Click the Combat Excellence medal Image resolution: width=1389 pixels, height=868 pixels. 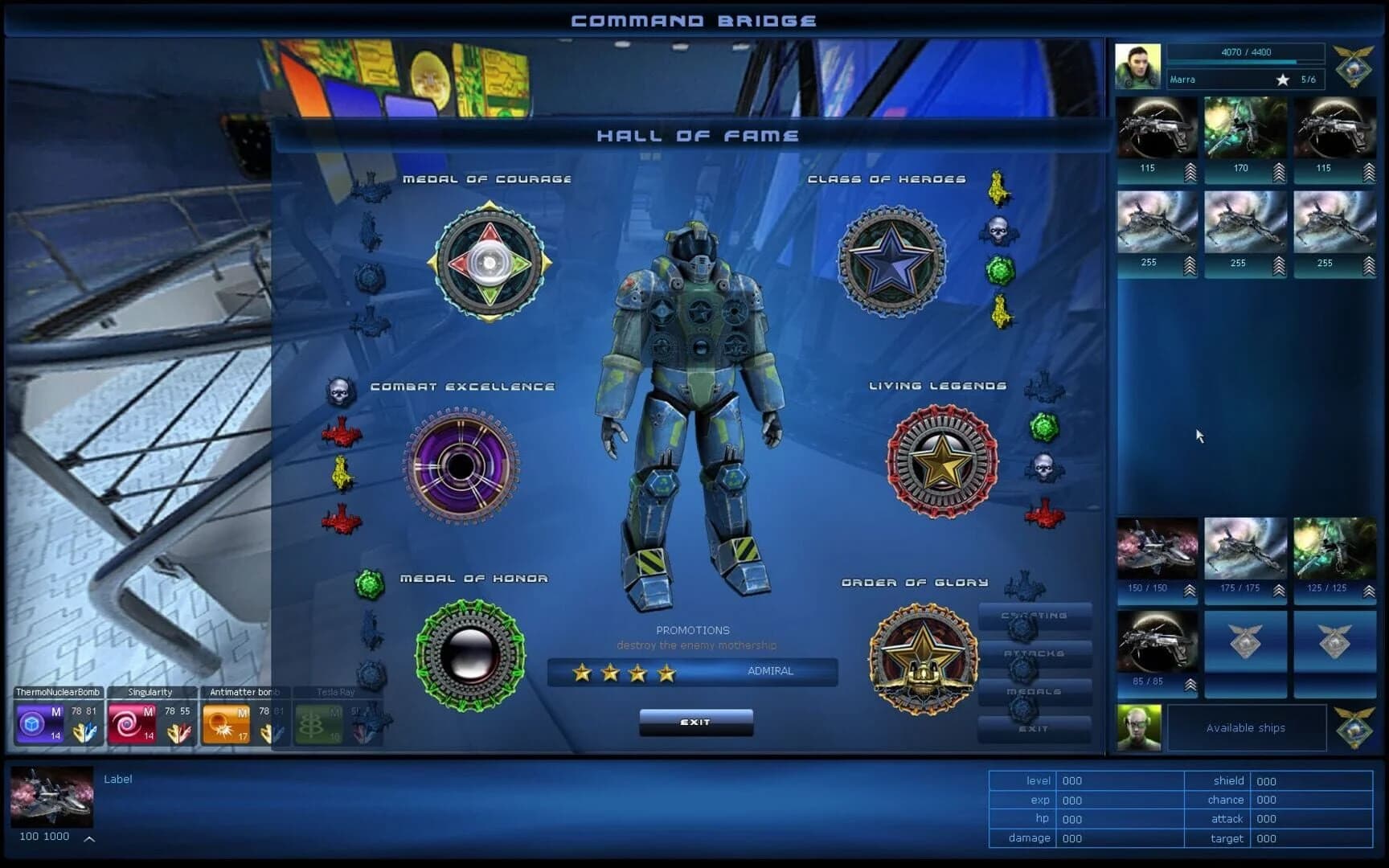[459, 466]
